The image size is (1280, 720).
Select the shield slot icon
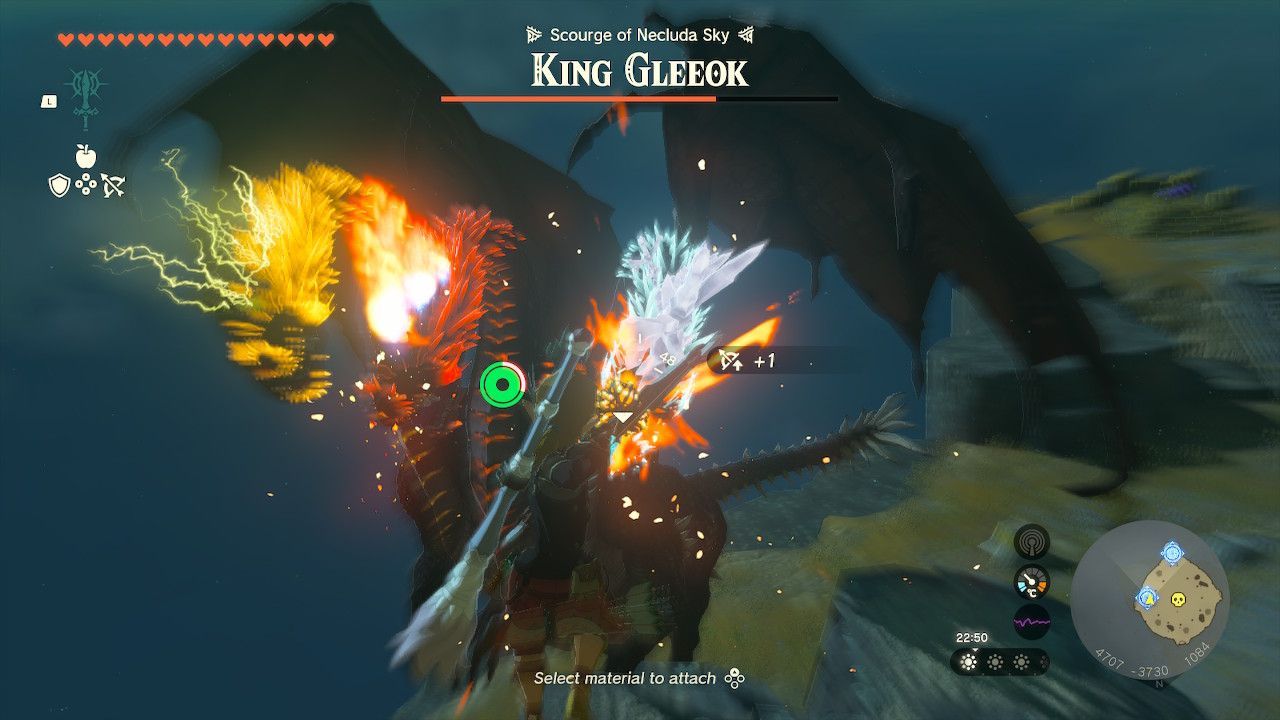click(60, 184)
